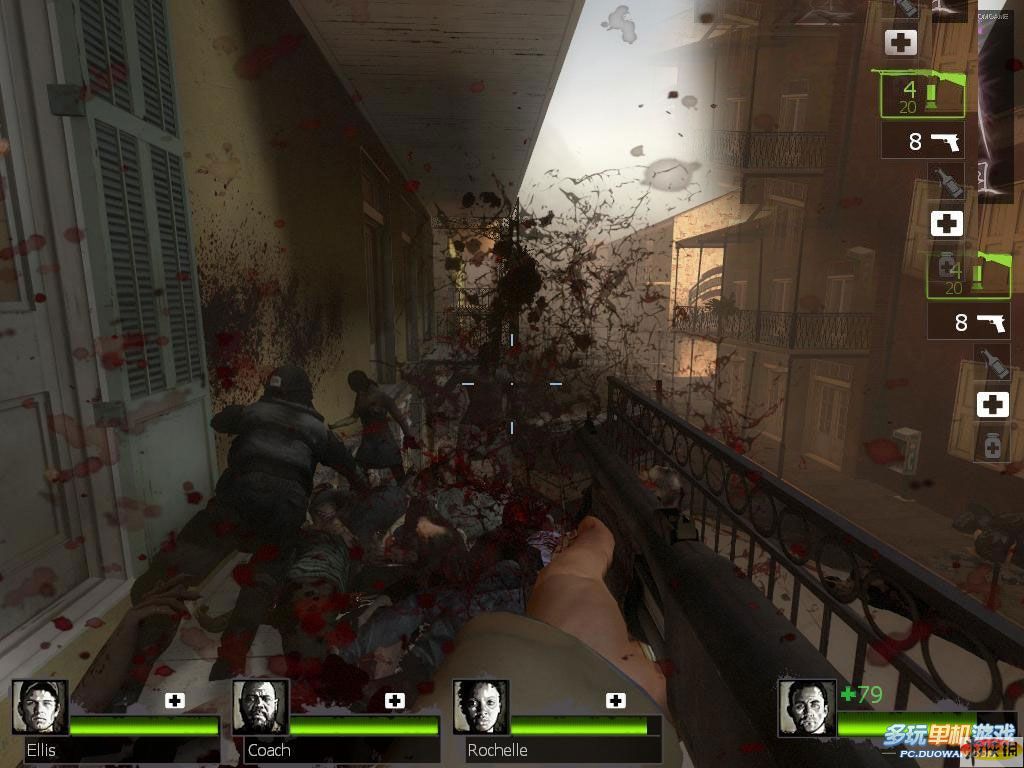
Task: Click the first aid kit icon above Ellis
Action: 175,700
